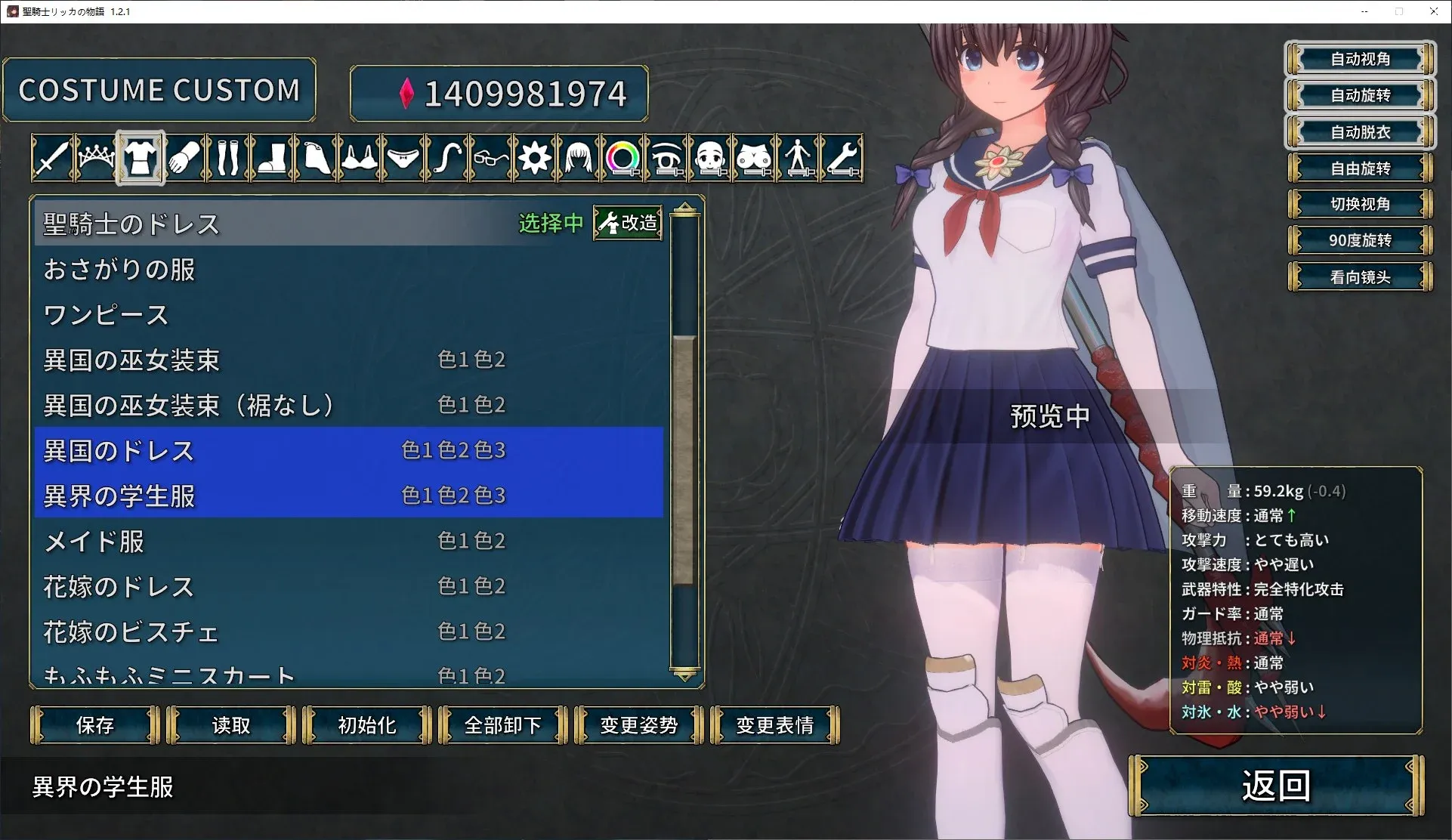Reset outfit using 初始化 button
The image size is (1452, 840).
coord(367,725)
